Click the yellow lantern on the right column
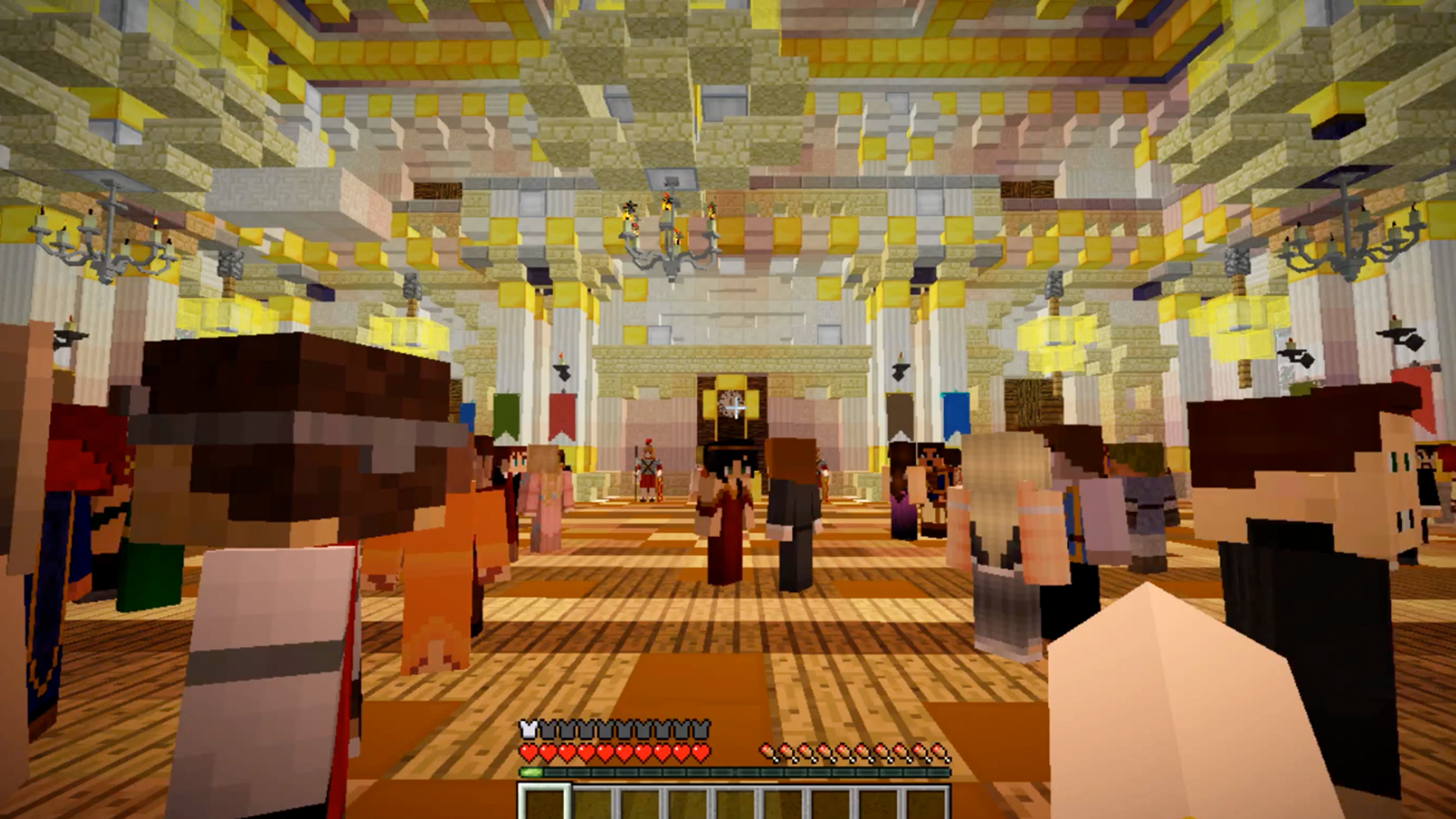Image resolution: width=1456 pixels, height=819 pixels. 1056,341
